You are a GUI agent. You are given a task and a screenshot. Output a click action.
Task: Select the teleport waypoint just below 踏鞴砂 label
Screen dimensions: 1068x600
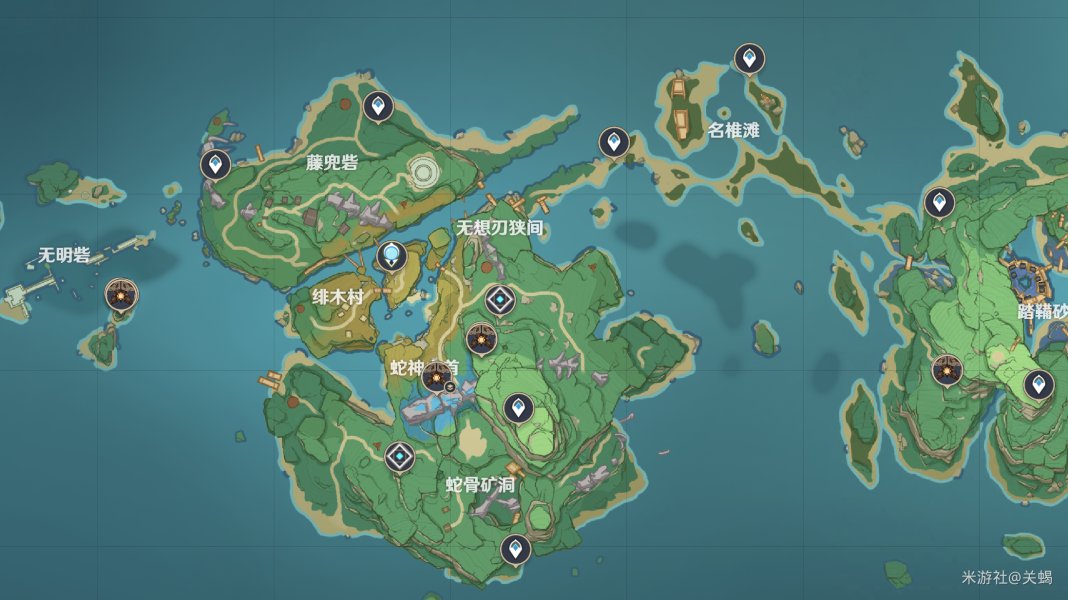tap(1038, 384)
